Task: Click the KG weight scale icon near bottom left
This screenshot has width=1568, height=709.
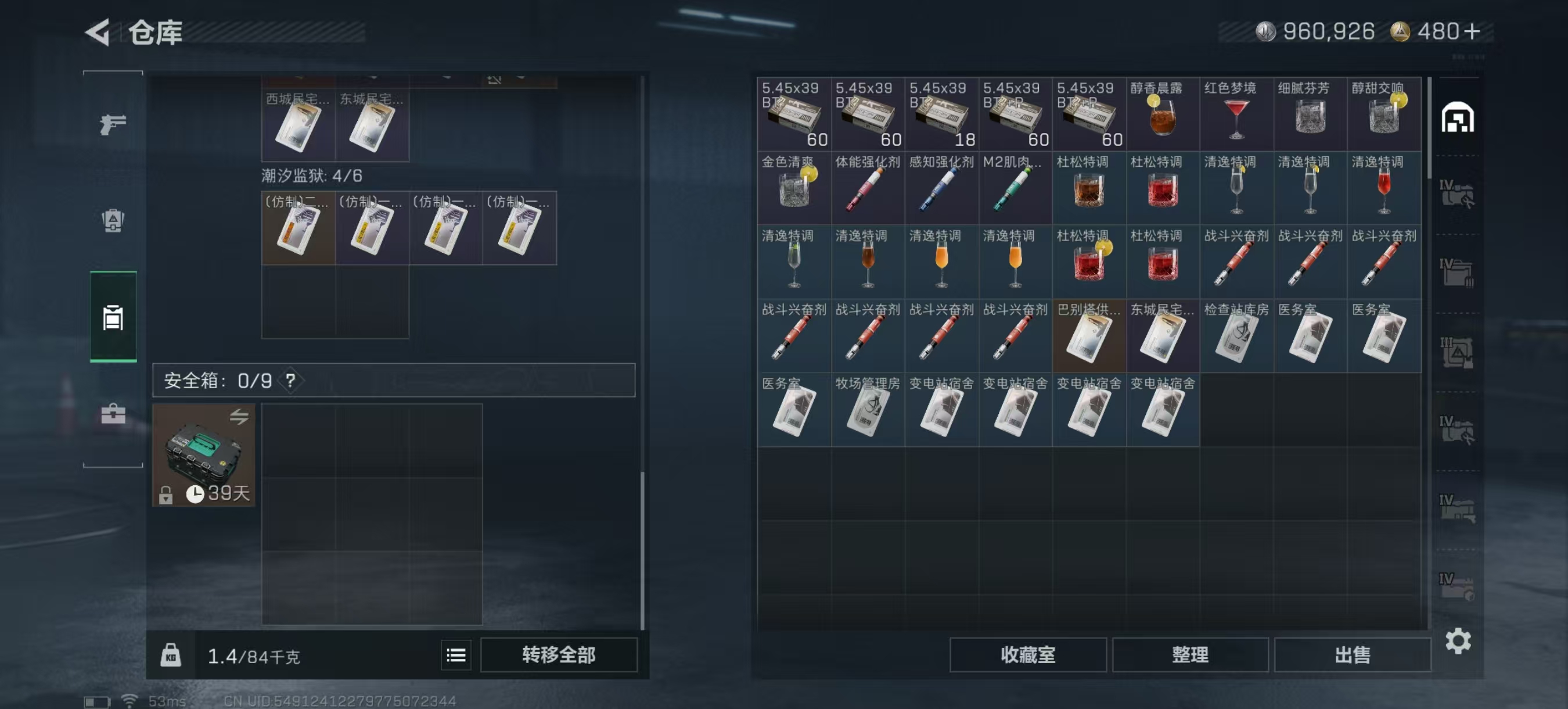Action: click(171, 656)
